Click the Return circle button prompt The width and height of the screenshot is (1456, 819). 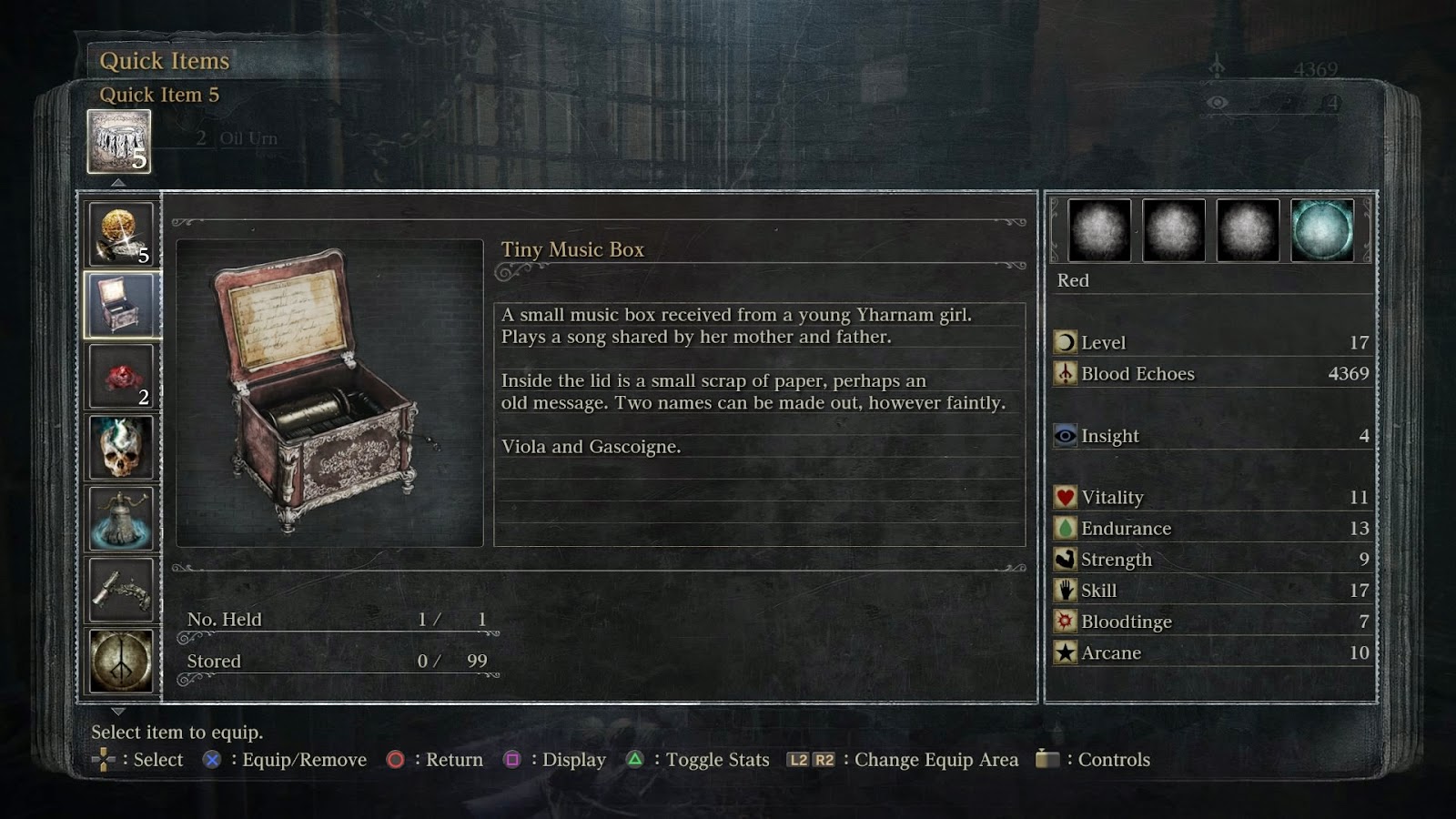pos(397,759)
